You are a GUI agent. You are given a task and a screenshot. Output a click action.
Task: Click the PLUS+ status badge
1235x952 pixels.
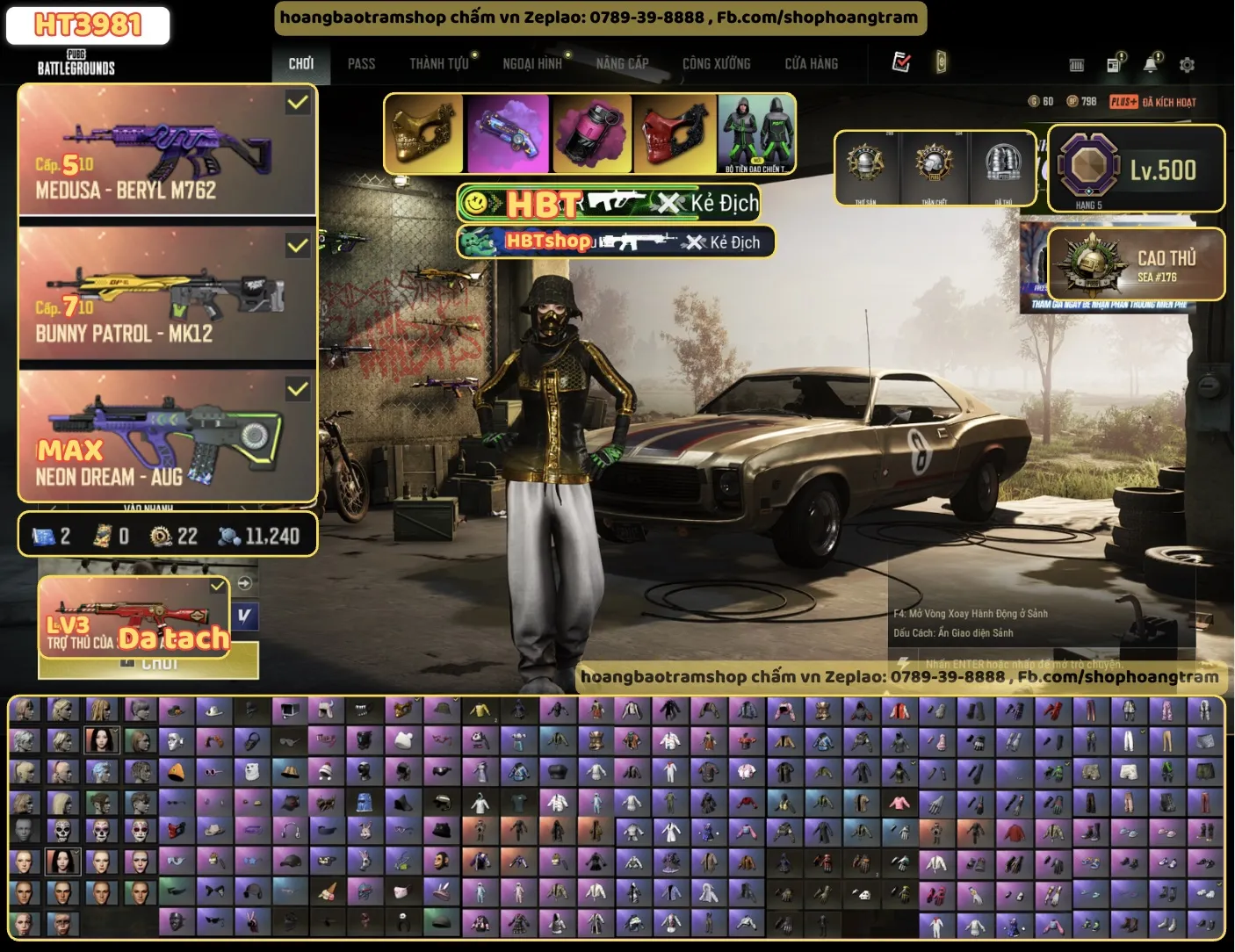[1123, 102]
